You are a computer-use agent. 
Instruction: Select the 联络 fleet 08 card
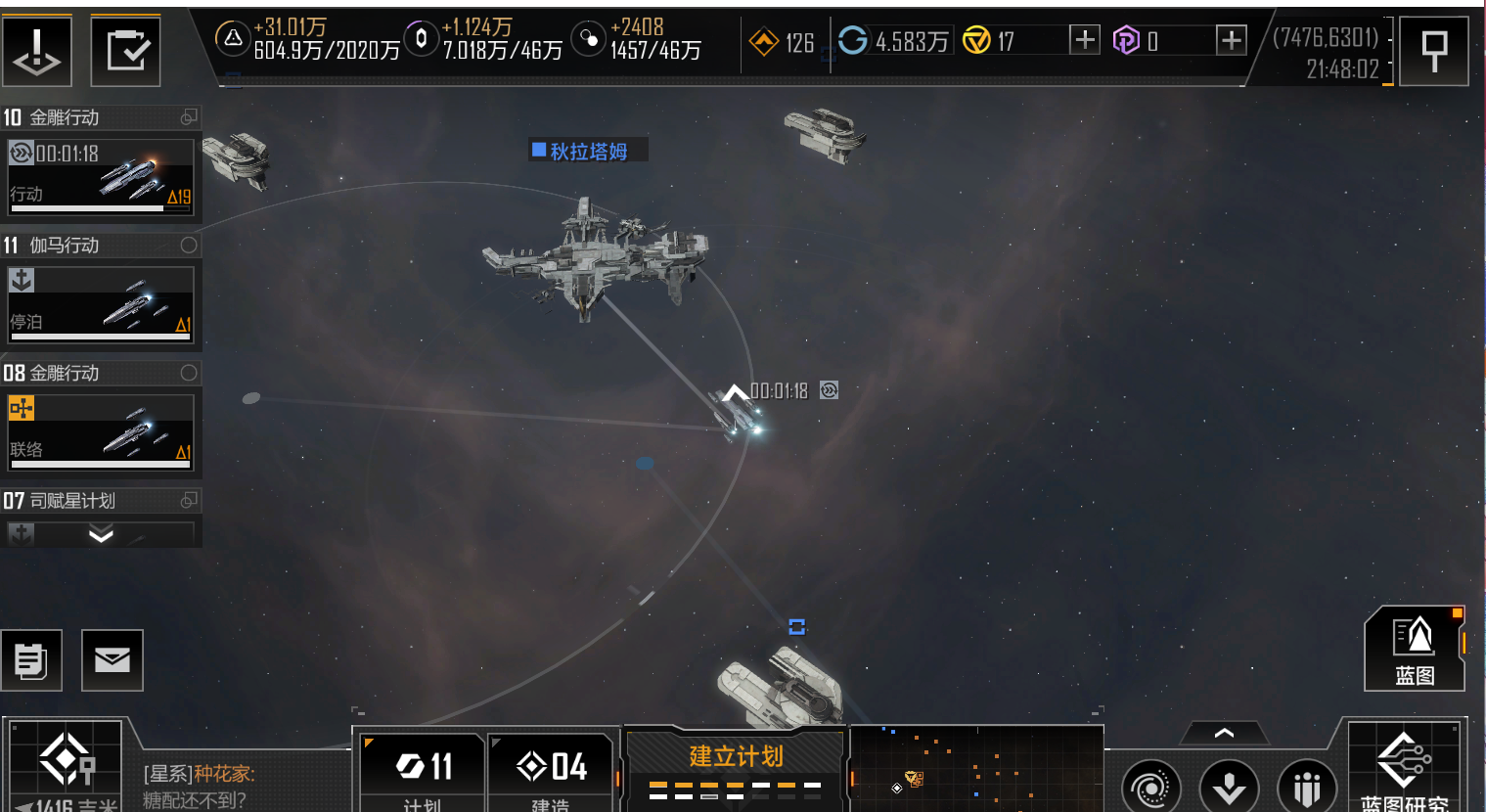[x=100, y=431]
